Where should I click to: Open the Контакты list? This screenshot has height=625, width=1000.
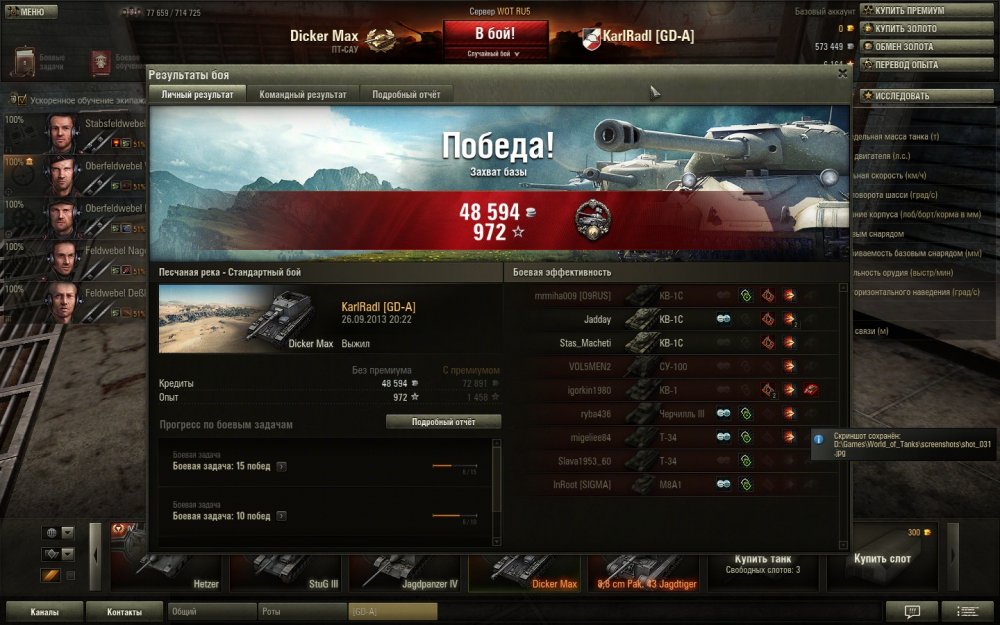pos(124,611)
